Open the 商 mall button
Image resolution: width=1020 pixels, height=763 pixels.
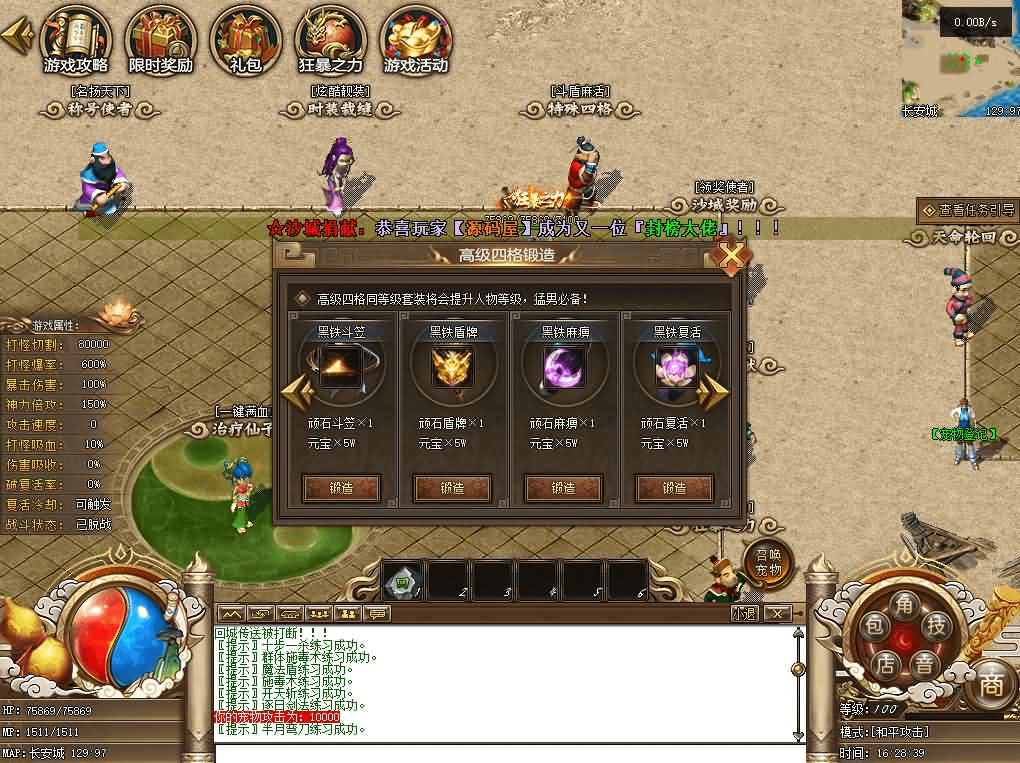click(x=990, y=684)
